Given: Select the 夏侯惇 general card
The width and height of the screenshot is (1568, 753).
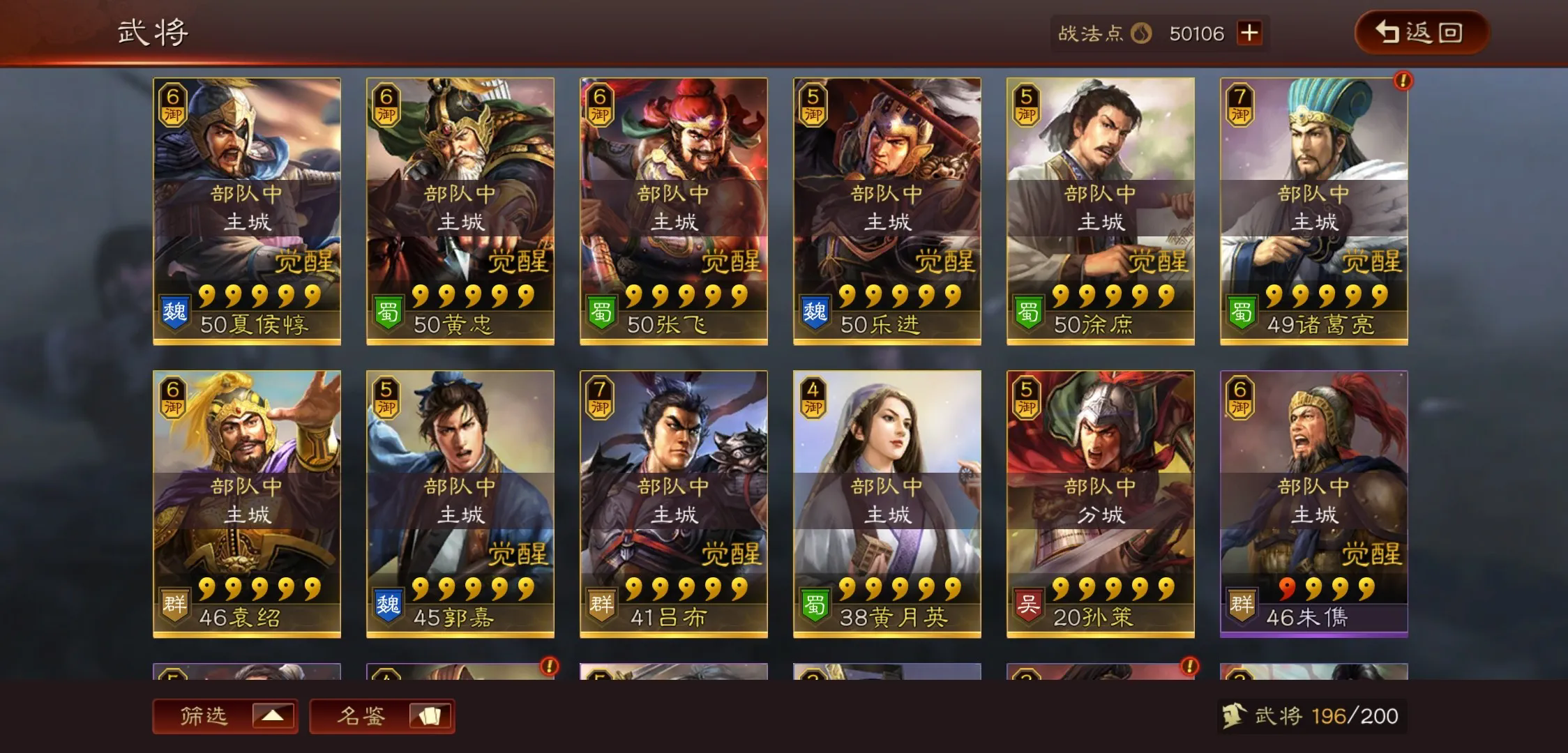Looking at the screenshot, I should point(247,211).
